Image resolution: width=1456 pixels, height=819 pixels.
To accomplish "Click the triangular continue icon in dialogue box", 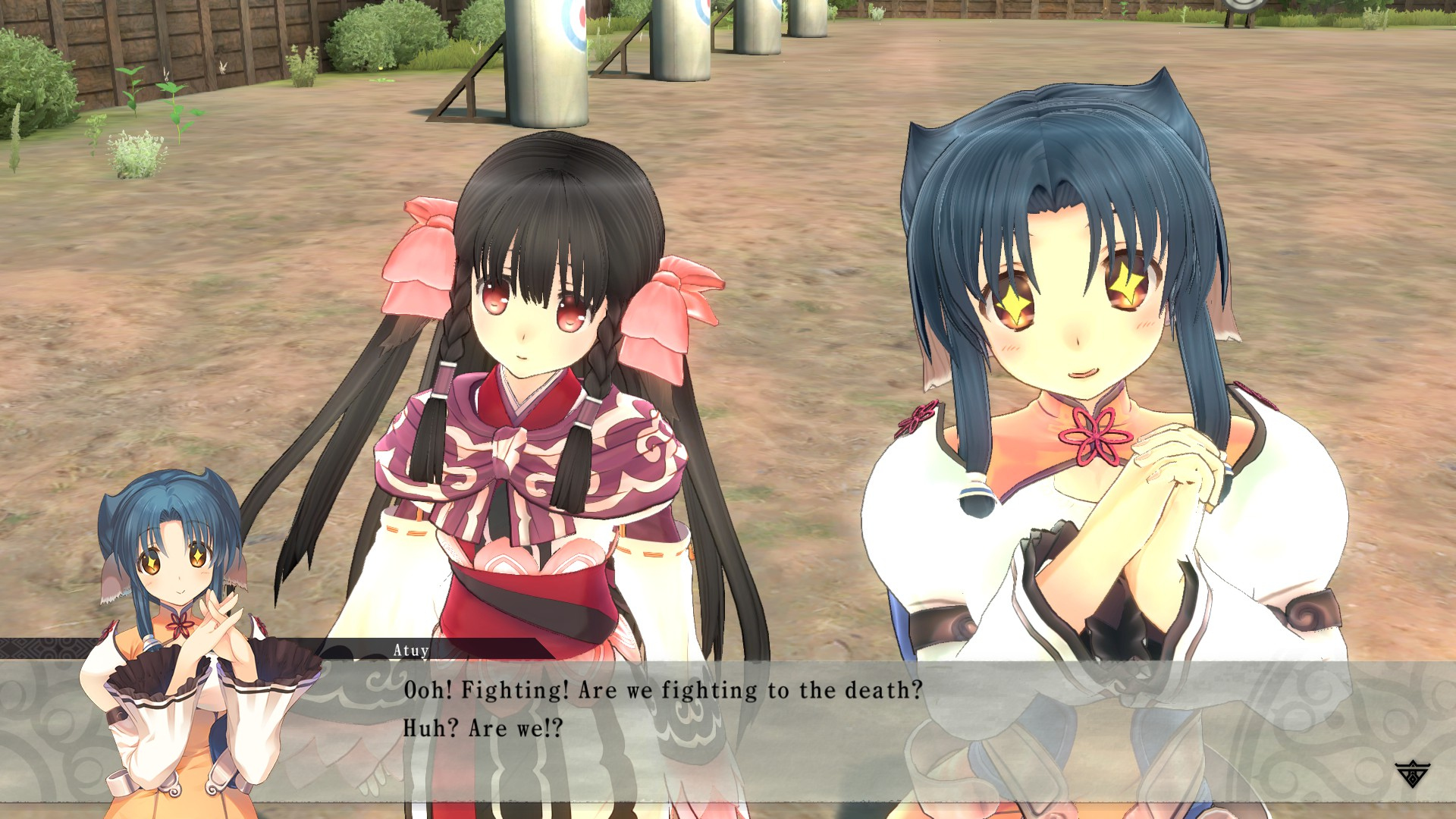I will click(1411, 774).
